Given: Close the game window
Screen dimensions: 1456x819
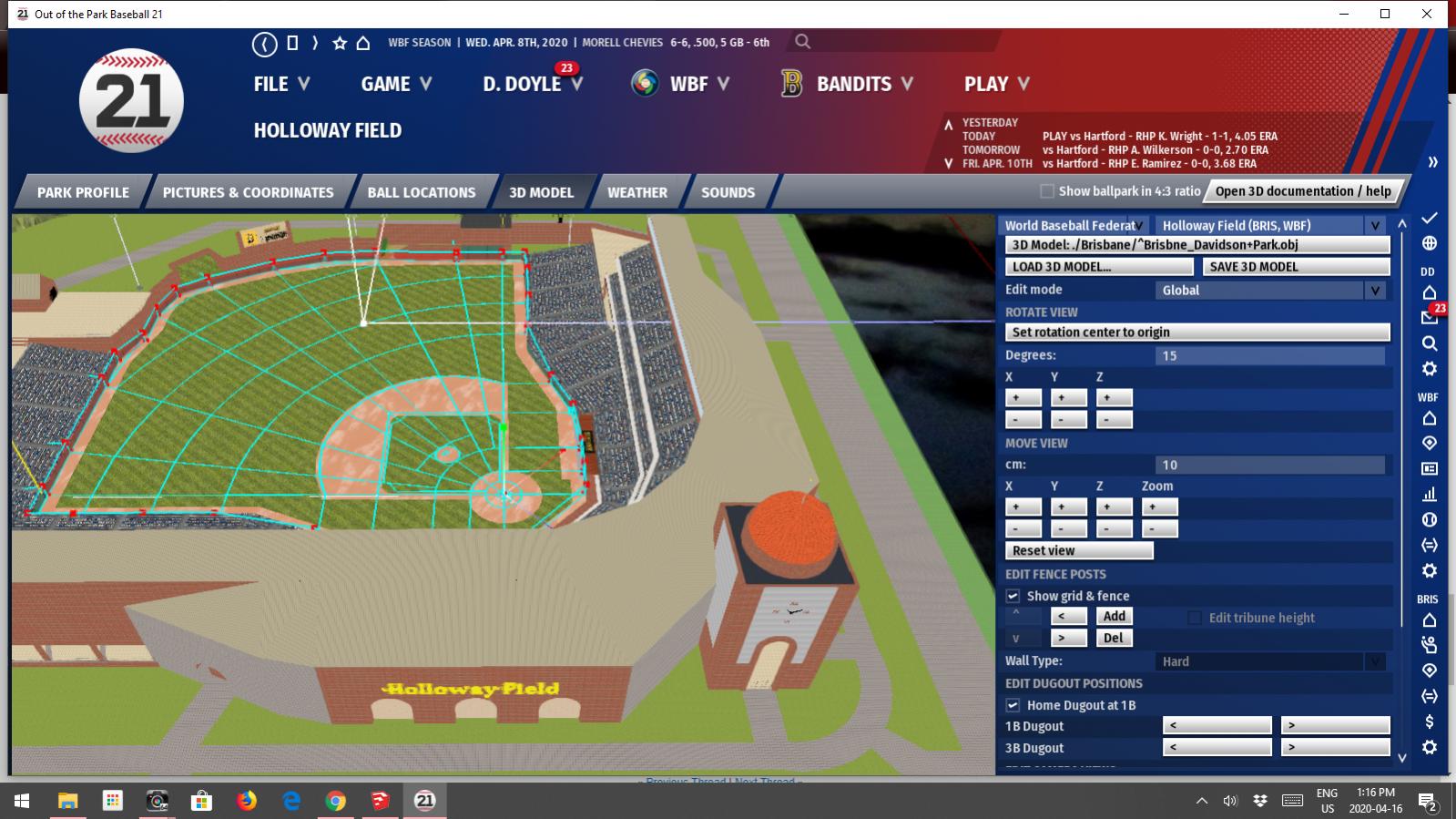Looking at the screenshot, I should click(x=1427, y=14).
